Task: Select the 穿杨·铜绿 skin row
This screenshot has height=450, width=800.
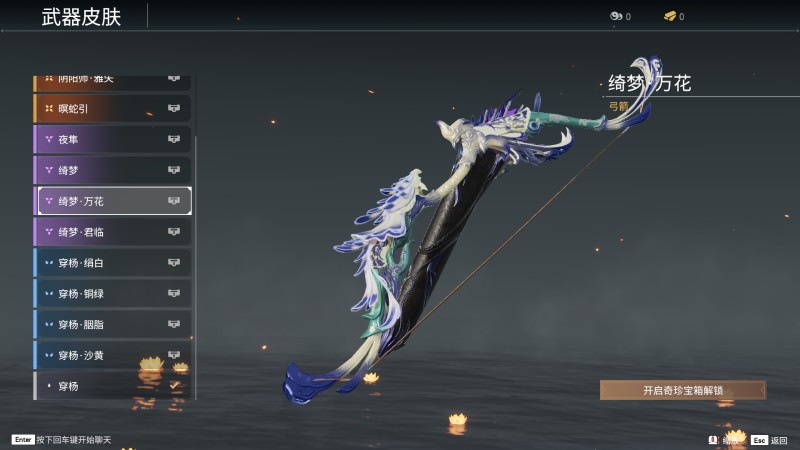Action: (112, 294)
